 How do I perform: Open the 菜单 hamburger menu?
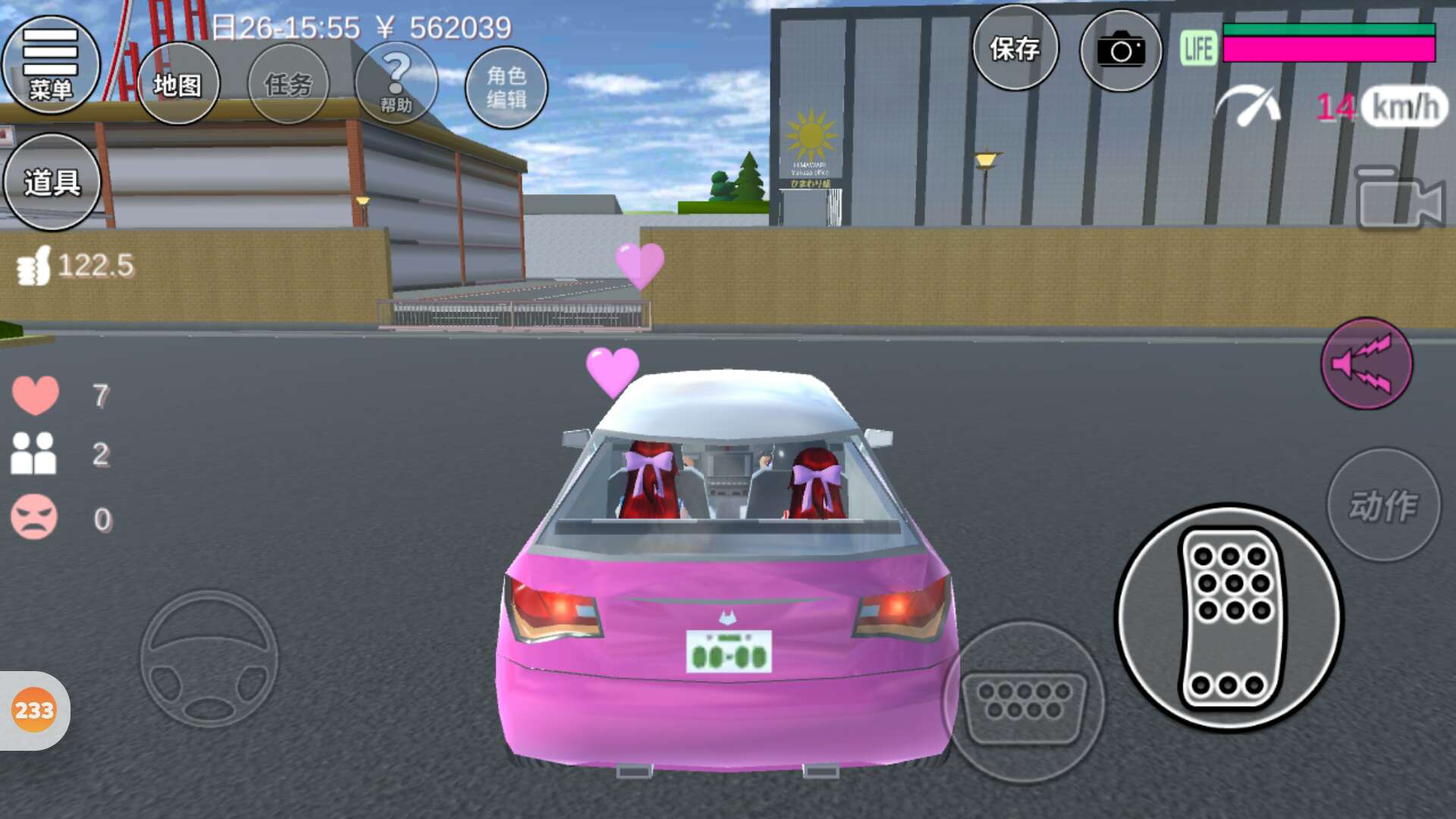tap(51, 64)
